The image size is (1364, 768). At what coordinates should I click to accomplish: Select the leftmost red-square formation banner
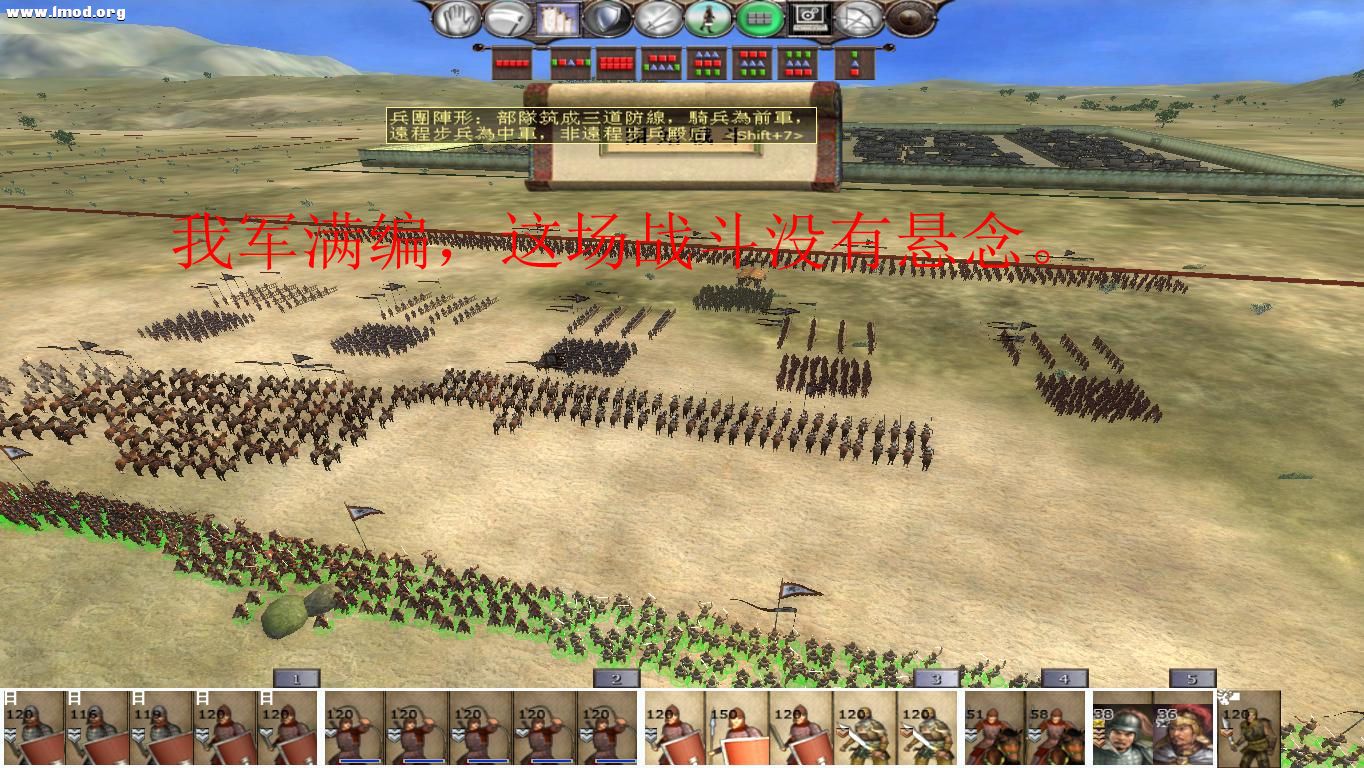pyautogui.click(x=510, y=64)
